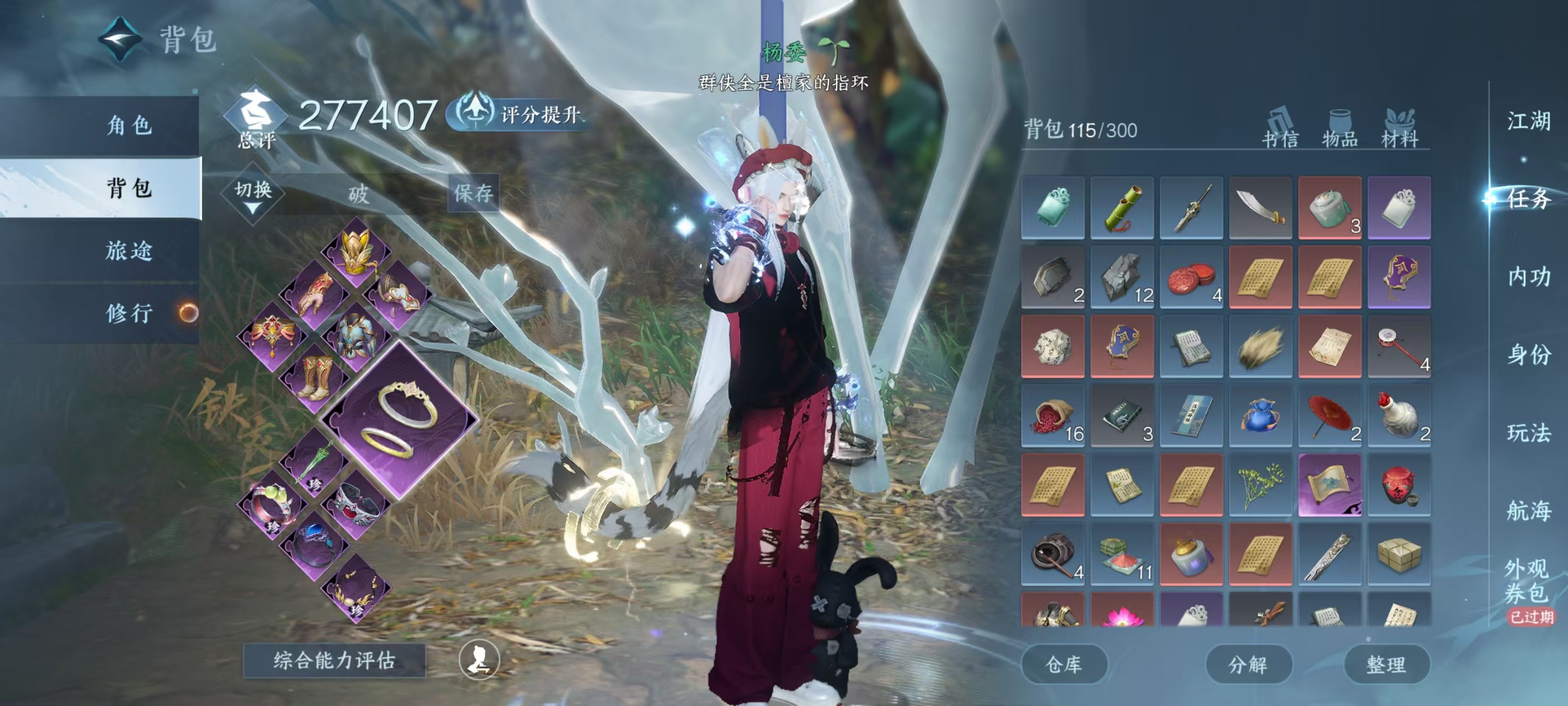Filter the bag by 物品 items
The image size is (1568, 706).
point(1340,129)
